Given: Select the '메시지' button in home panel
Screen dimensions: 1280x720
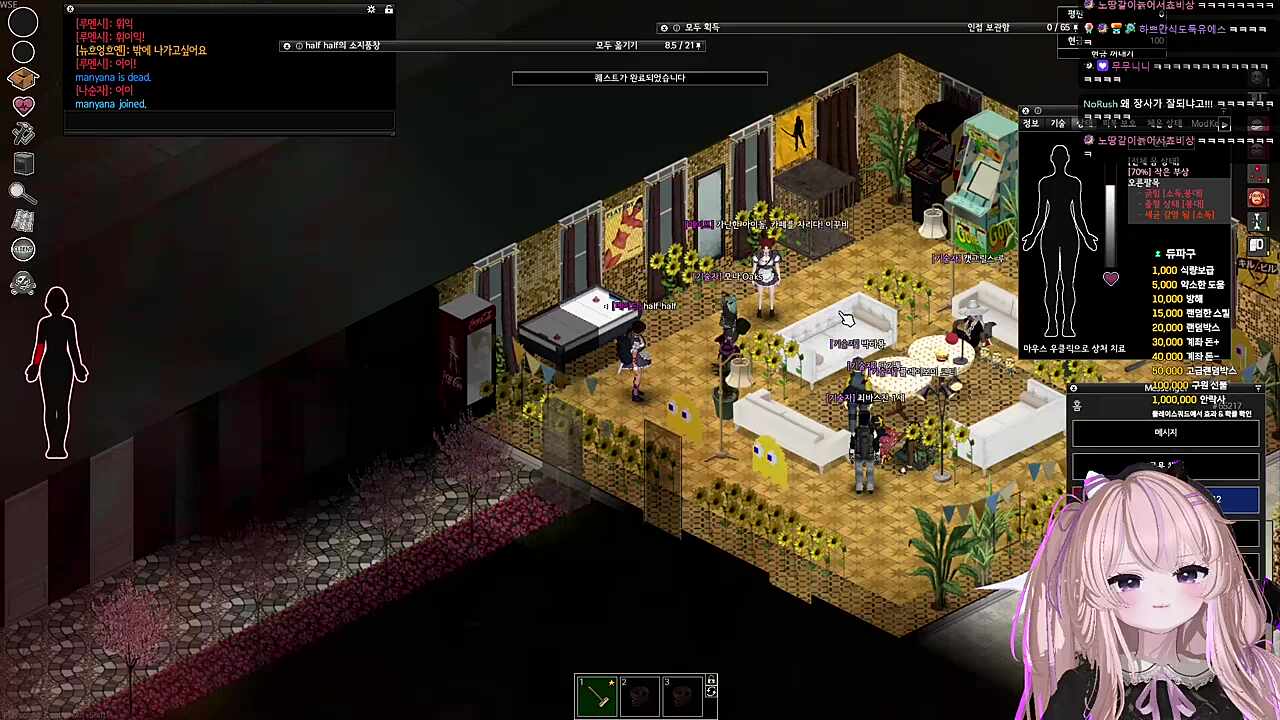Looking at the screenshot, I should click(x=1165, y=433).
